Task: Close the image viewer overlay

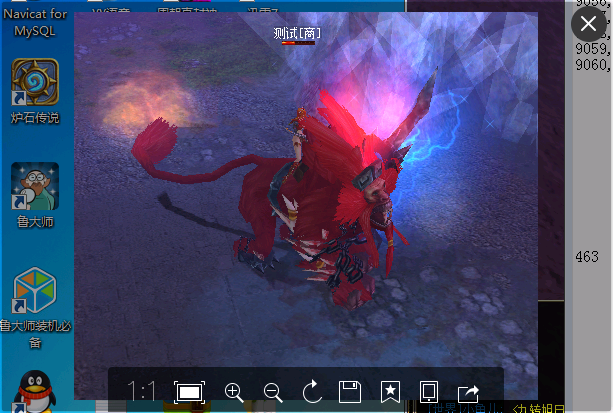Action: [589, 23]
